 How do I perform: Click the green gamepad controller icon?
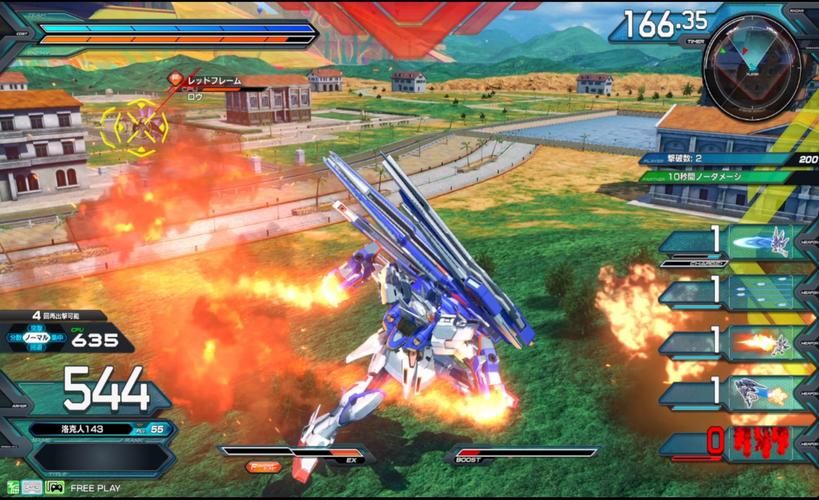55,488
